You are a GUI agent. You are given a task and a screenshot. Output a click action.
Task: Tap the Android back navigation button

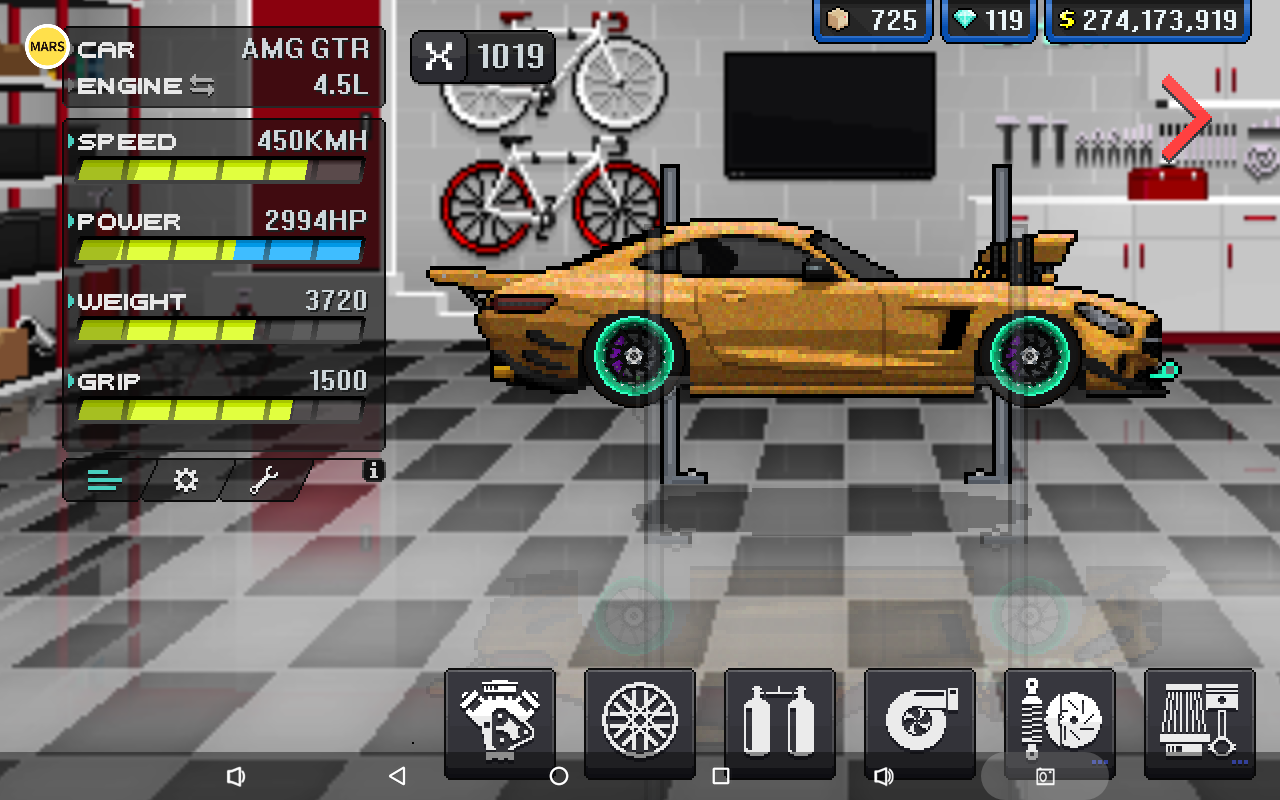pyautogui.click(x=397, y=776)
